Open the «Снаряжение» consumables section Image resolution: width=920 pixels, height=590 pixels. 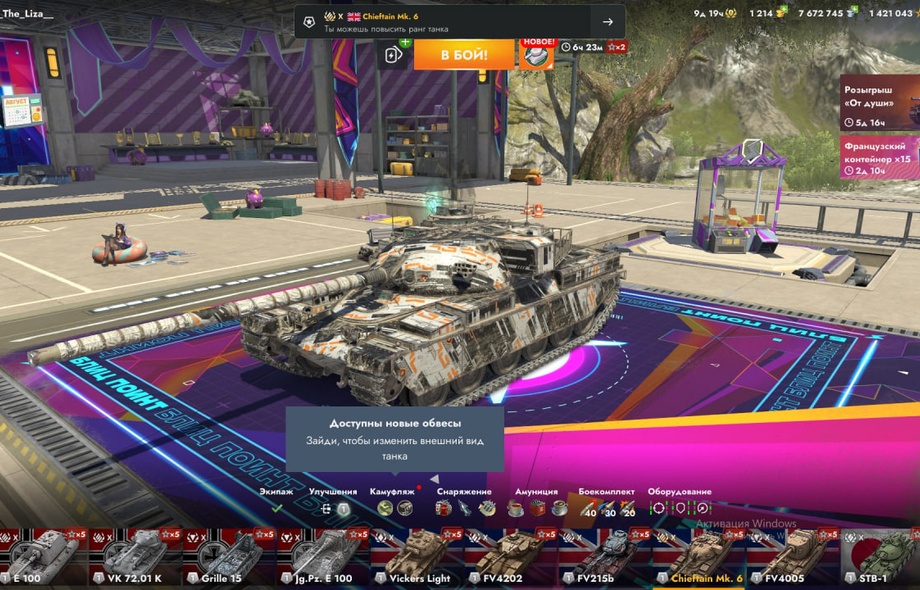click(464, 501)
